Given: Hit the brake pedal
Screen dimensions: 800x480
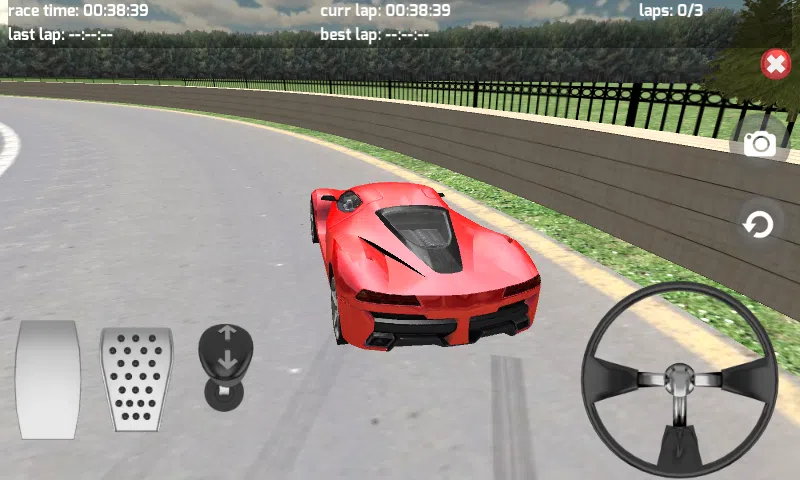Looking at the screenshot, I should (48, 379).
